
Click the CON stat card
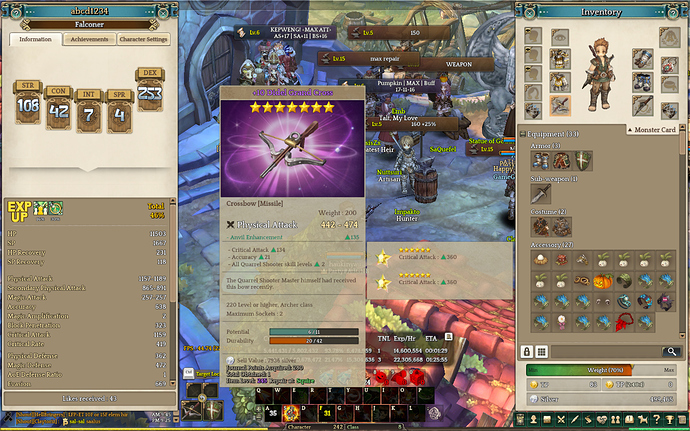click(x=59, y=112)
